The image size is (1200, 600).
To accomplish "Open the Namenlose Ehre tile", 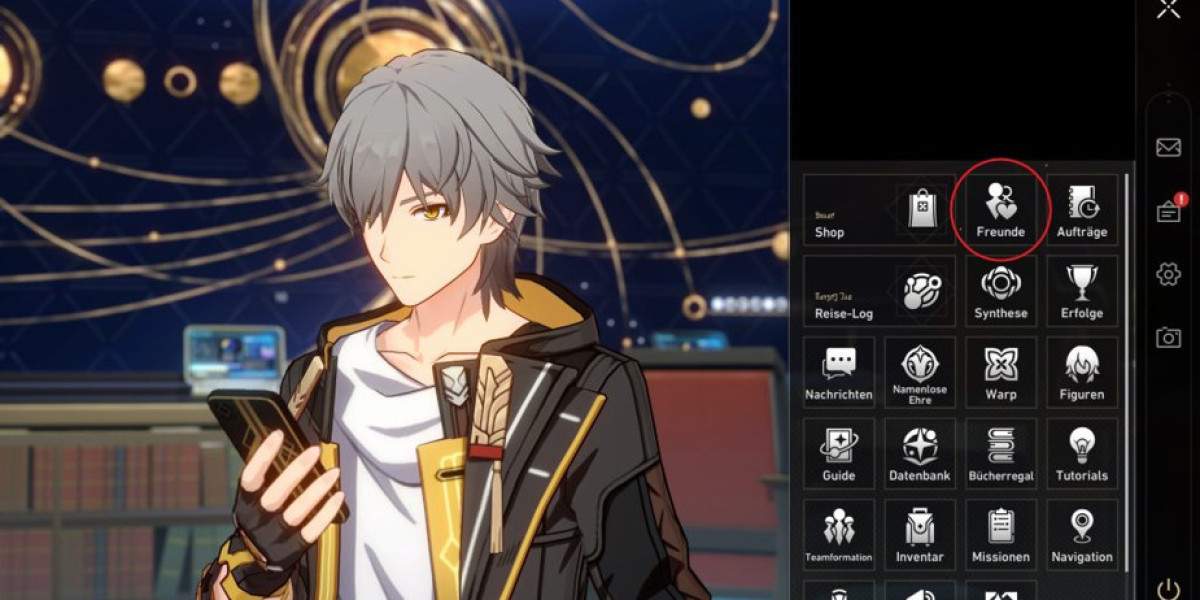I will (920, 372).
